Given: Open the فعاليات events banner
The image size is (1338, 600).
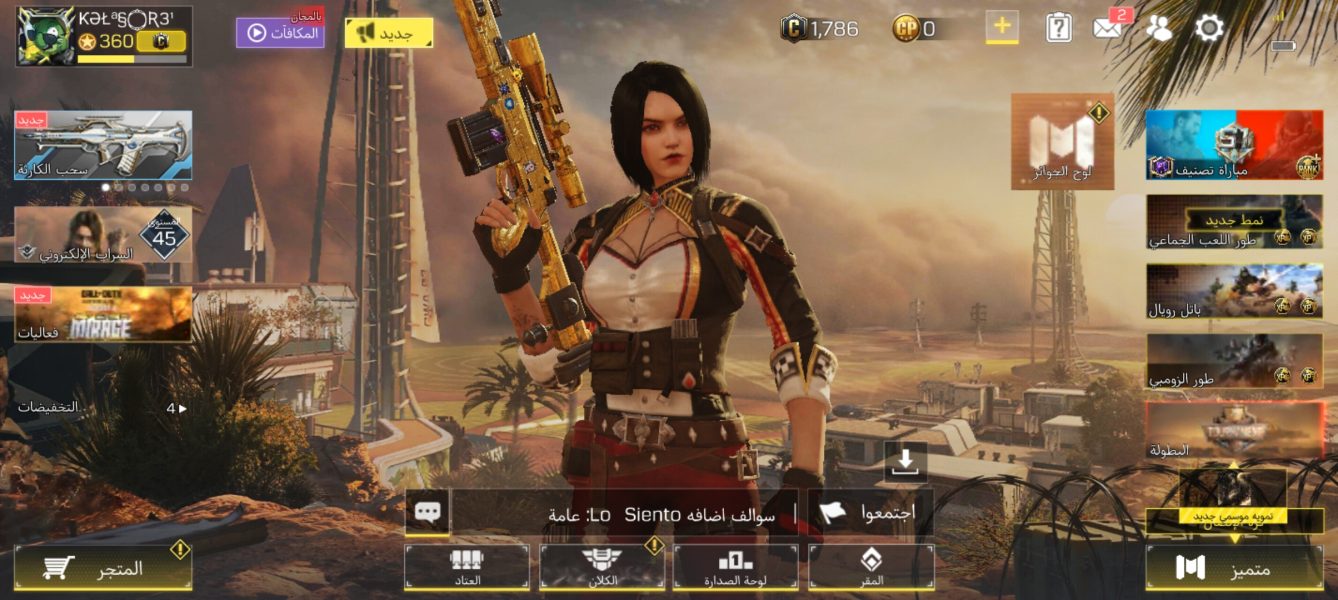Looking at the screenshot, I should click(x=103, y=314).
